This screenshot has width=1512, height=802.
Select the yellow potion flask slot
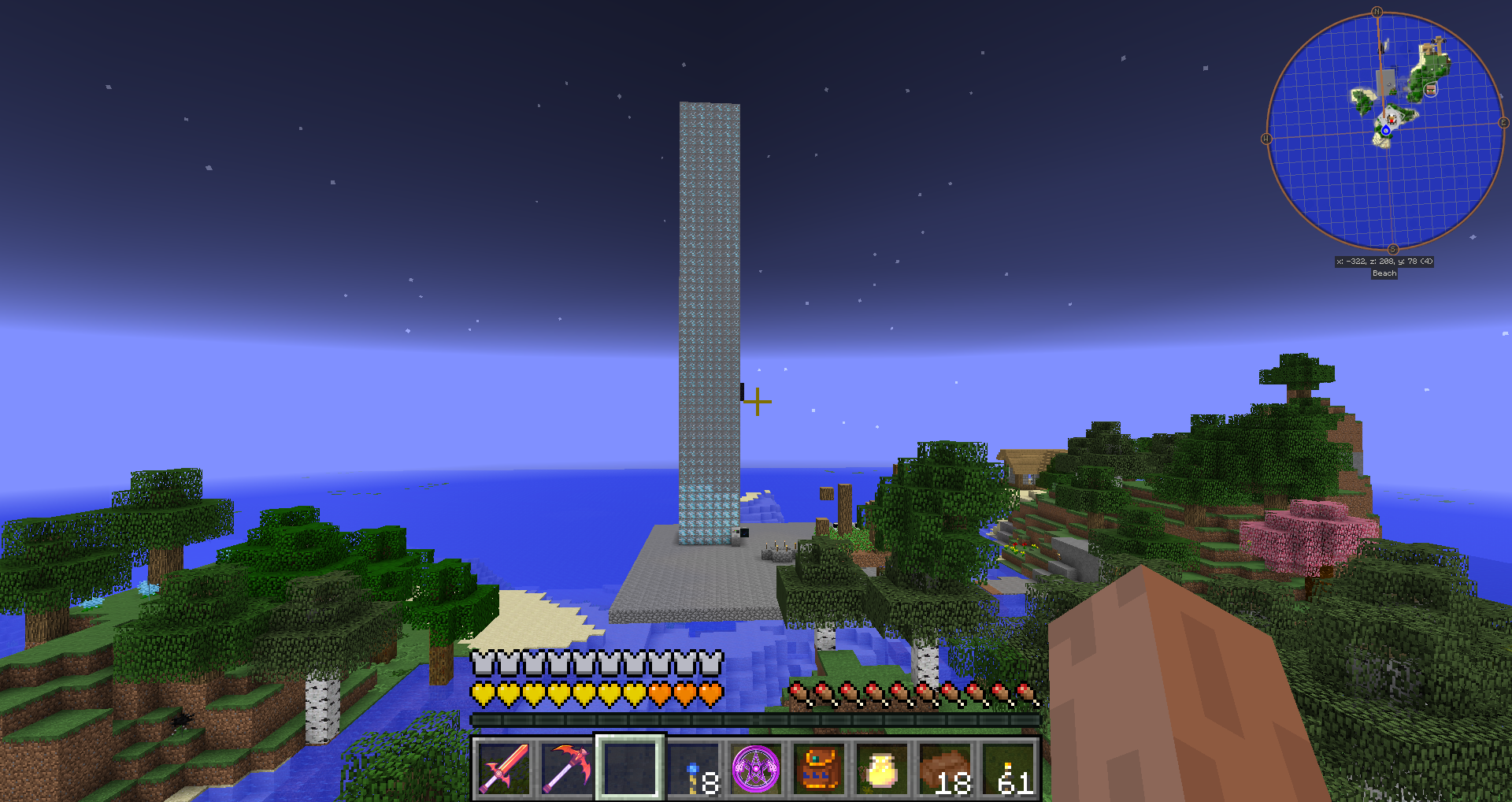(882, 768)
